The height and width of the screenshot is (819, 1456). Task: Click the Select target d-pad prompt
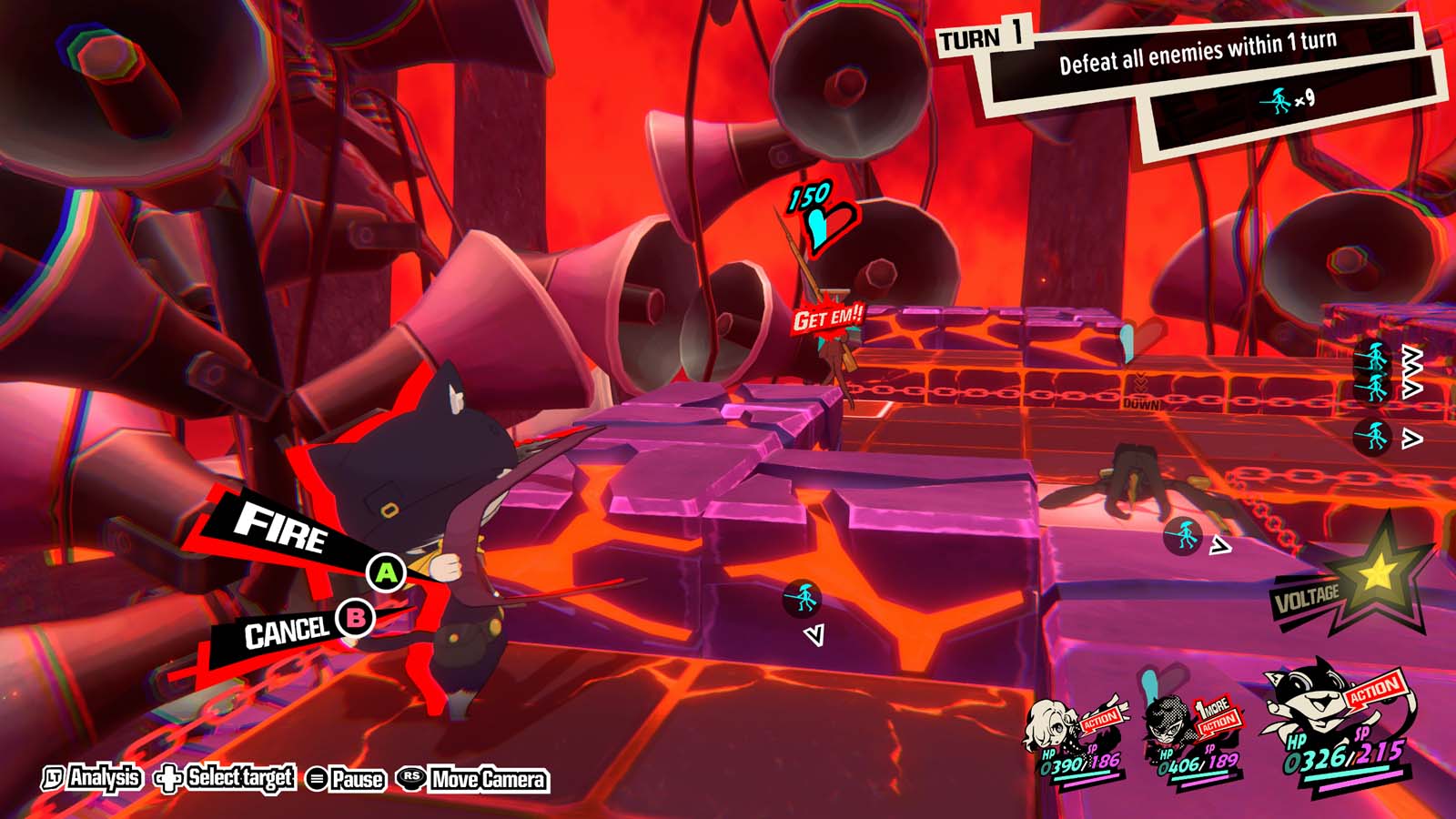(209, 780)
